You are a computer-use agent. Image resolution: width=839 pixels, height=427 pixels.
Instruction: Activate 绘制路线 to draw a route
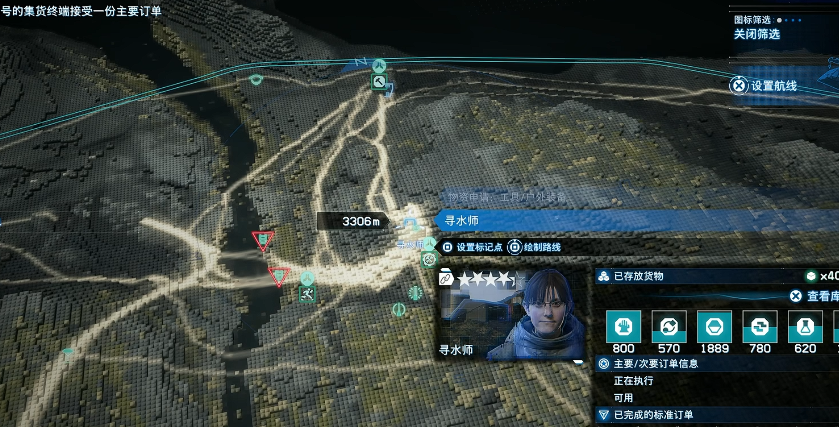point(535,247)
